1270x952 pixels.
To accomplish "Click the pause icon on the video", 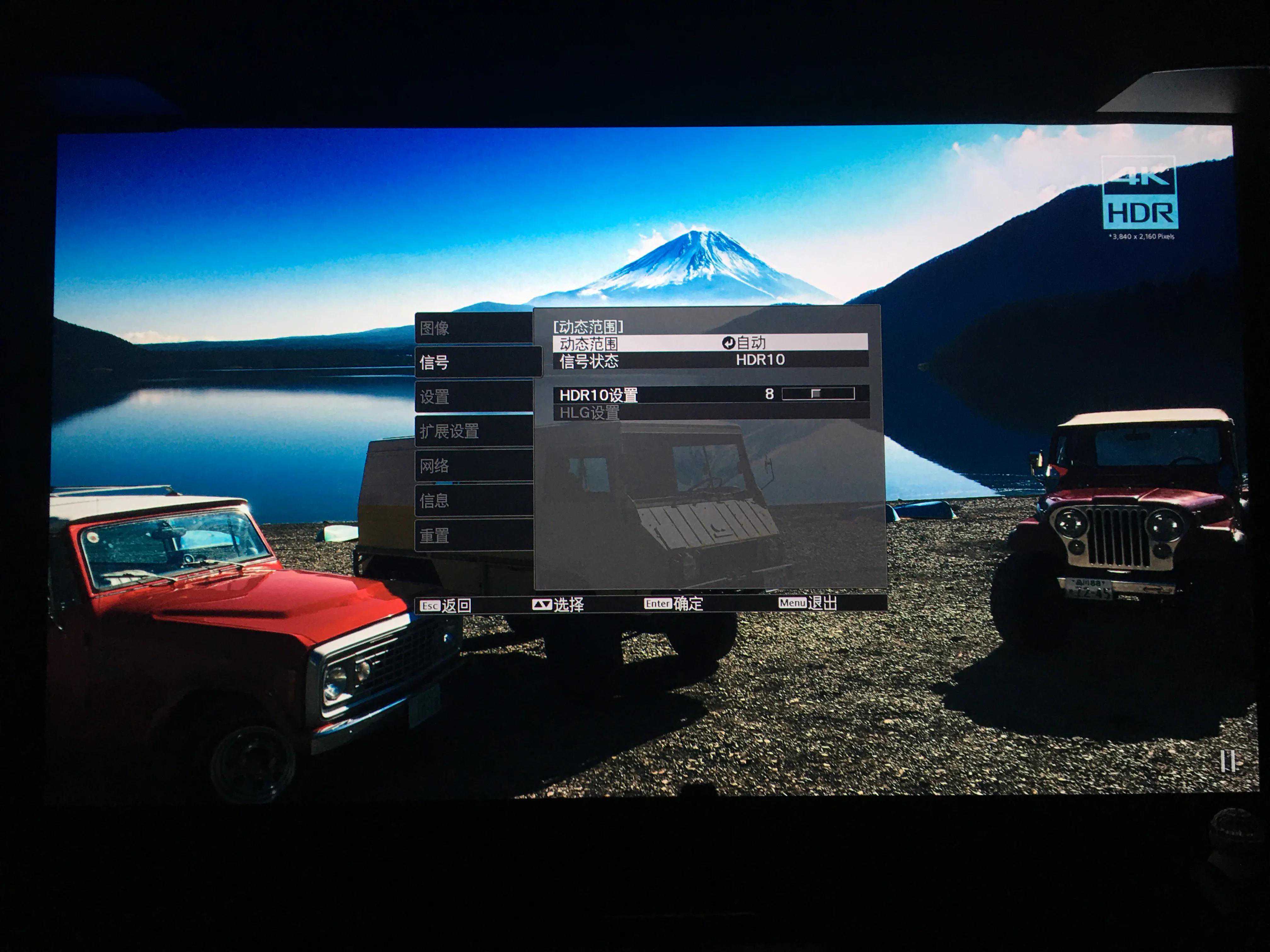I will (x=1227, y=761).
